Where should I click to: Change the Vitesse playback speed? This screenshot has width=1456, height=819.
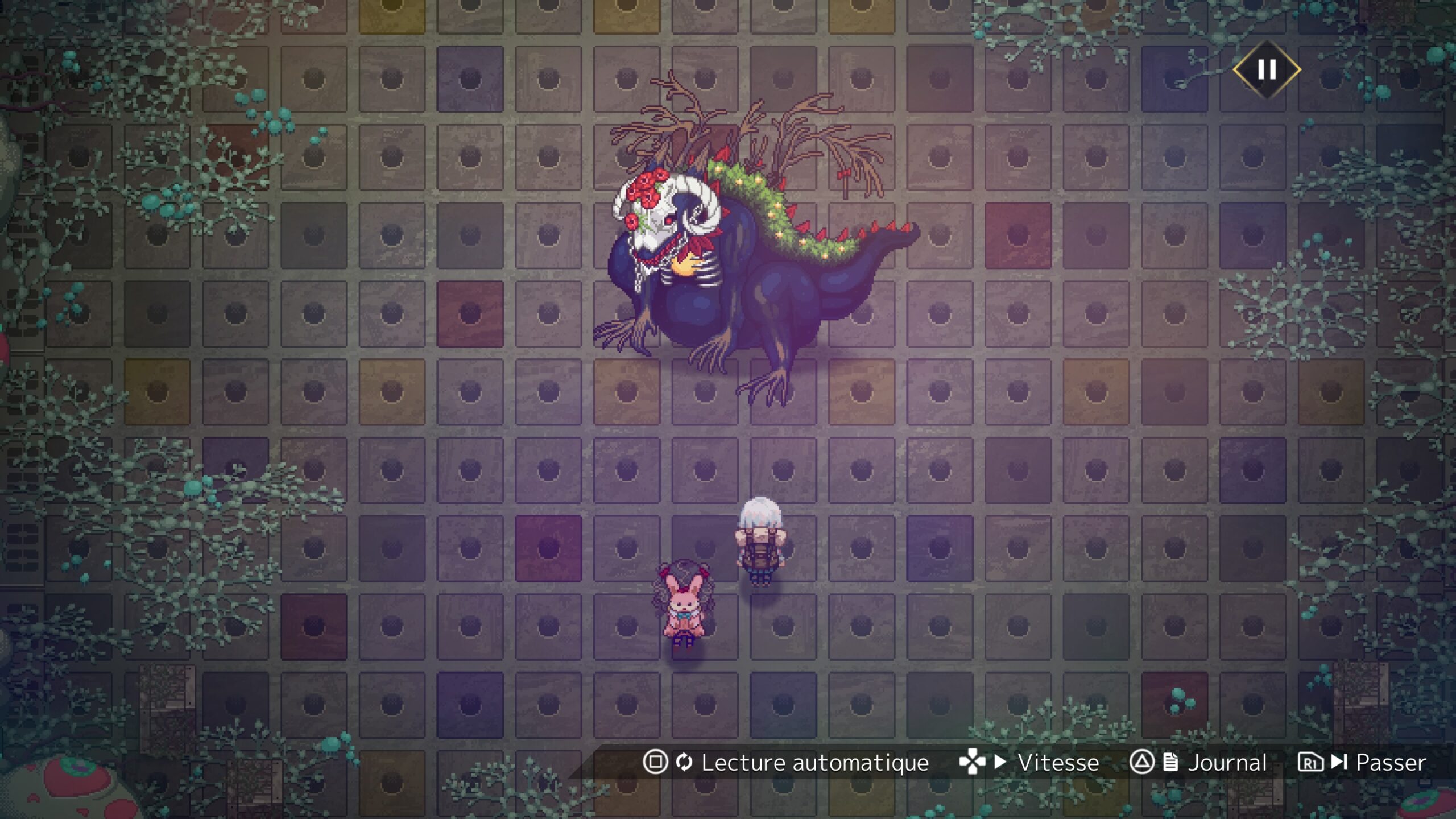coord(1029,762)
